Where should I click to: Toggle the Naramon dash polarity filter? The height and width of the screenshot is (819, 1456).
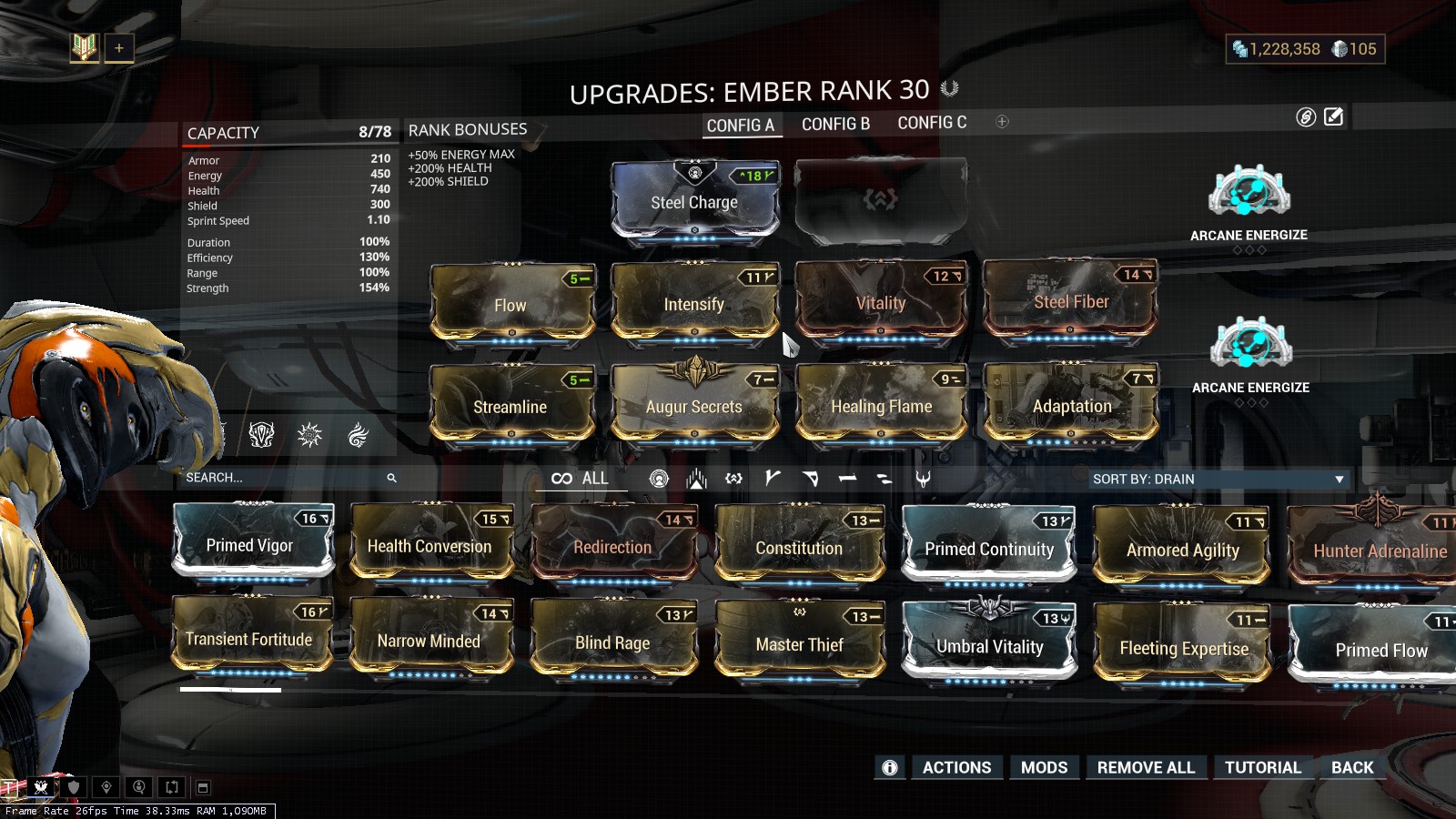[x=849, y=477]
